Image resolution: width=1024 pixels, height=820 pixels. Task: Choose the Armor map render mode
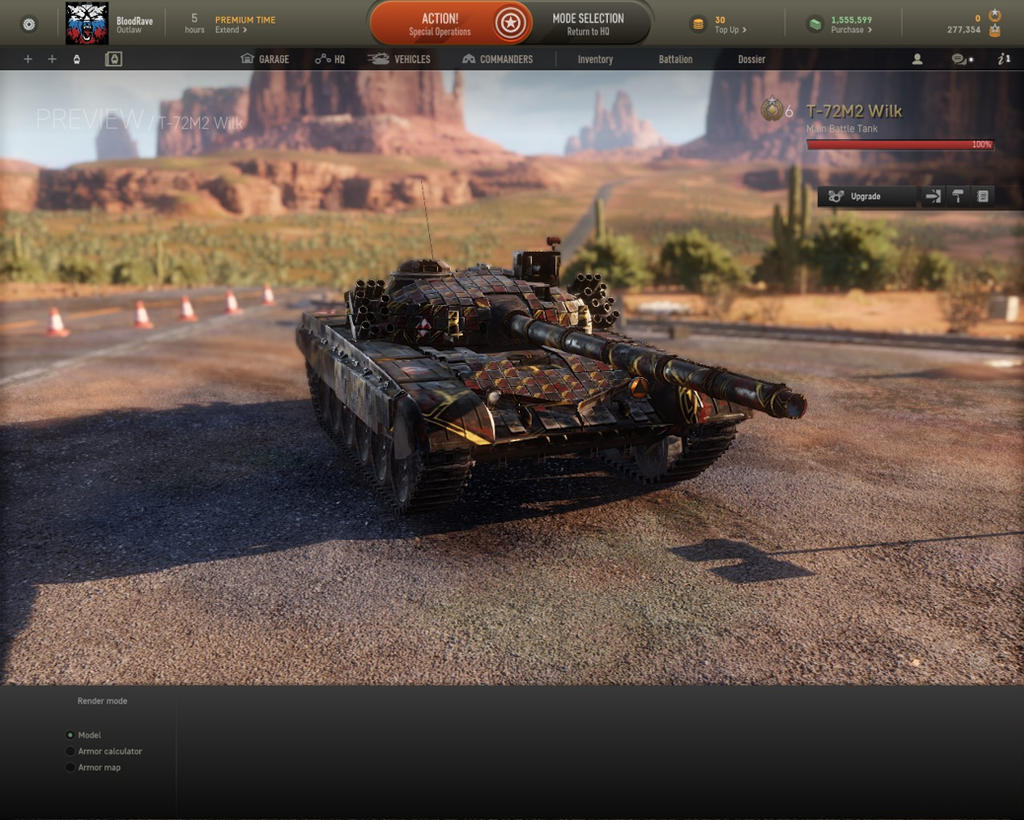[x=71, y=767]
